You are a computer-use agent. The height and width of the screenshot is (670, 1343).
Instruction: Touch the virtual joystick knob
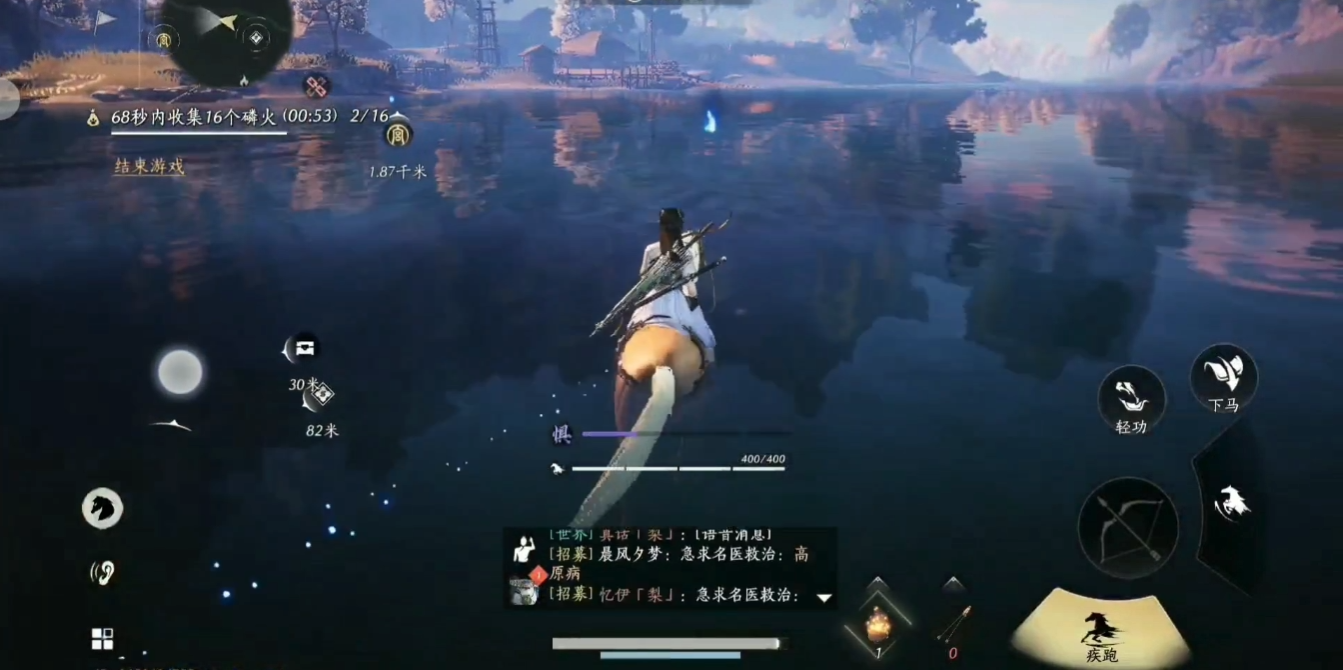(x=180, y=372)
